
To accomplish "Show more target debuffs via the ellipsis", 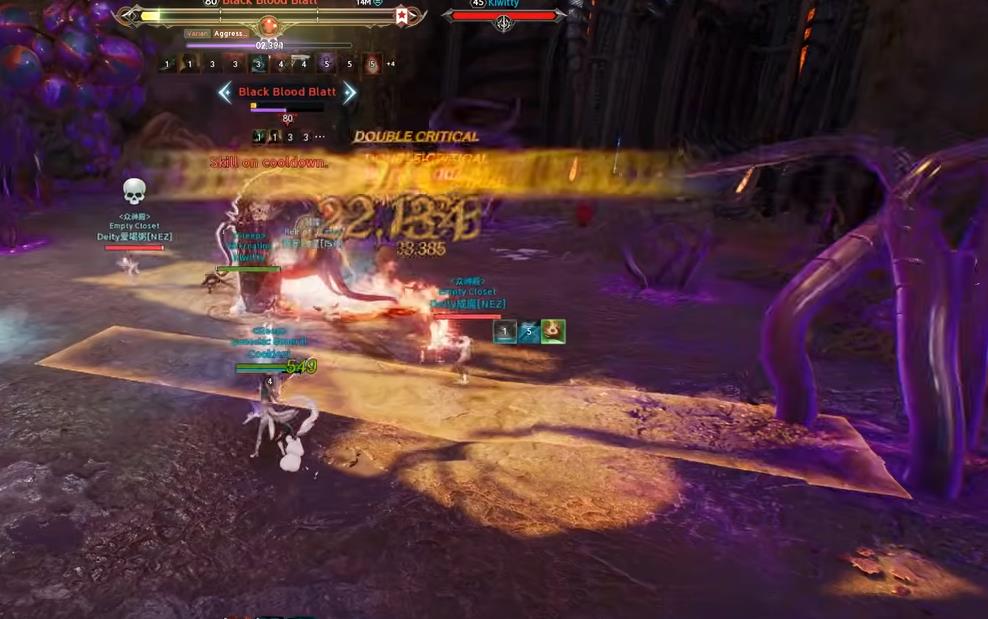I will tap(320, 137).
